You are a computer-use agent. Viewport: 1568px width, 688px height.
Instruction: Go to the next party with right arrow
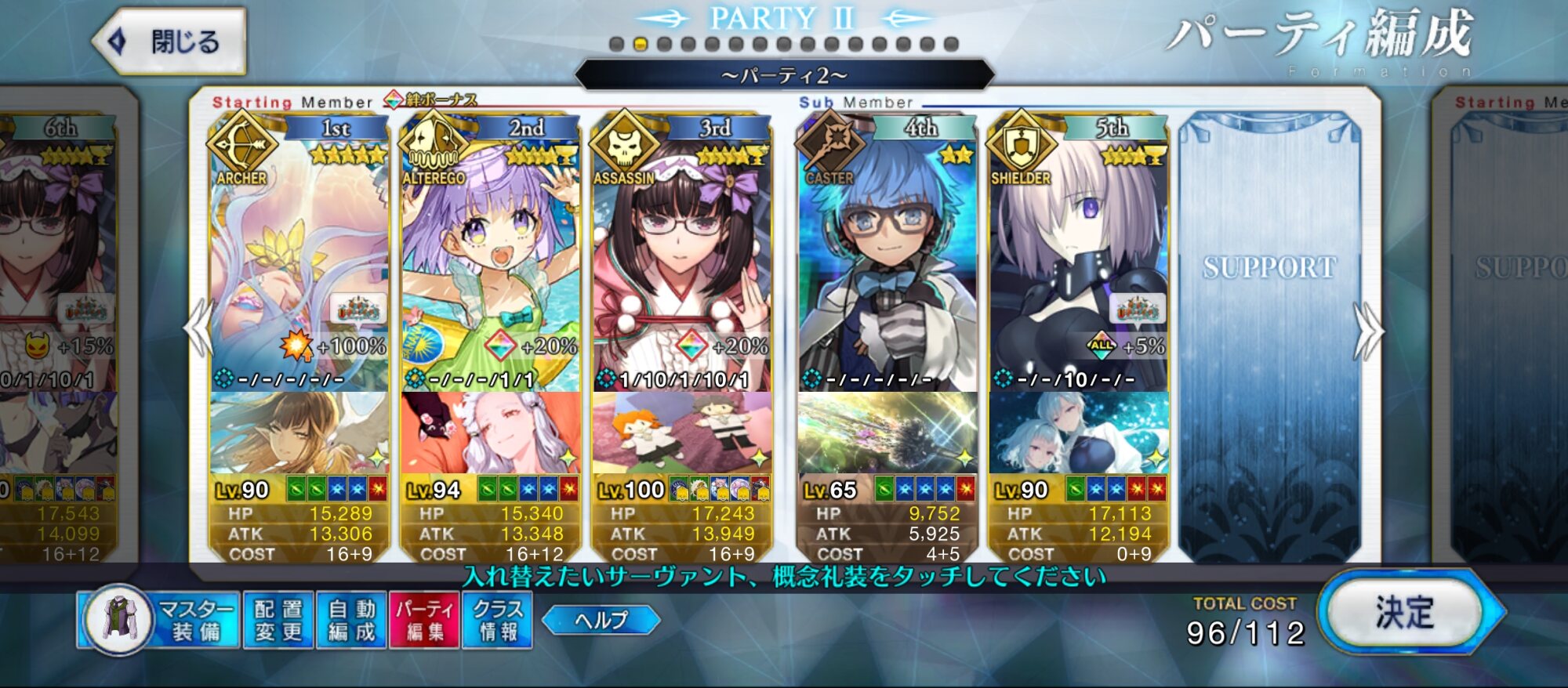click(x=1368, y=331)
